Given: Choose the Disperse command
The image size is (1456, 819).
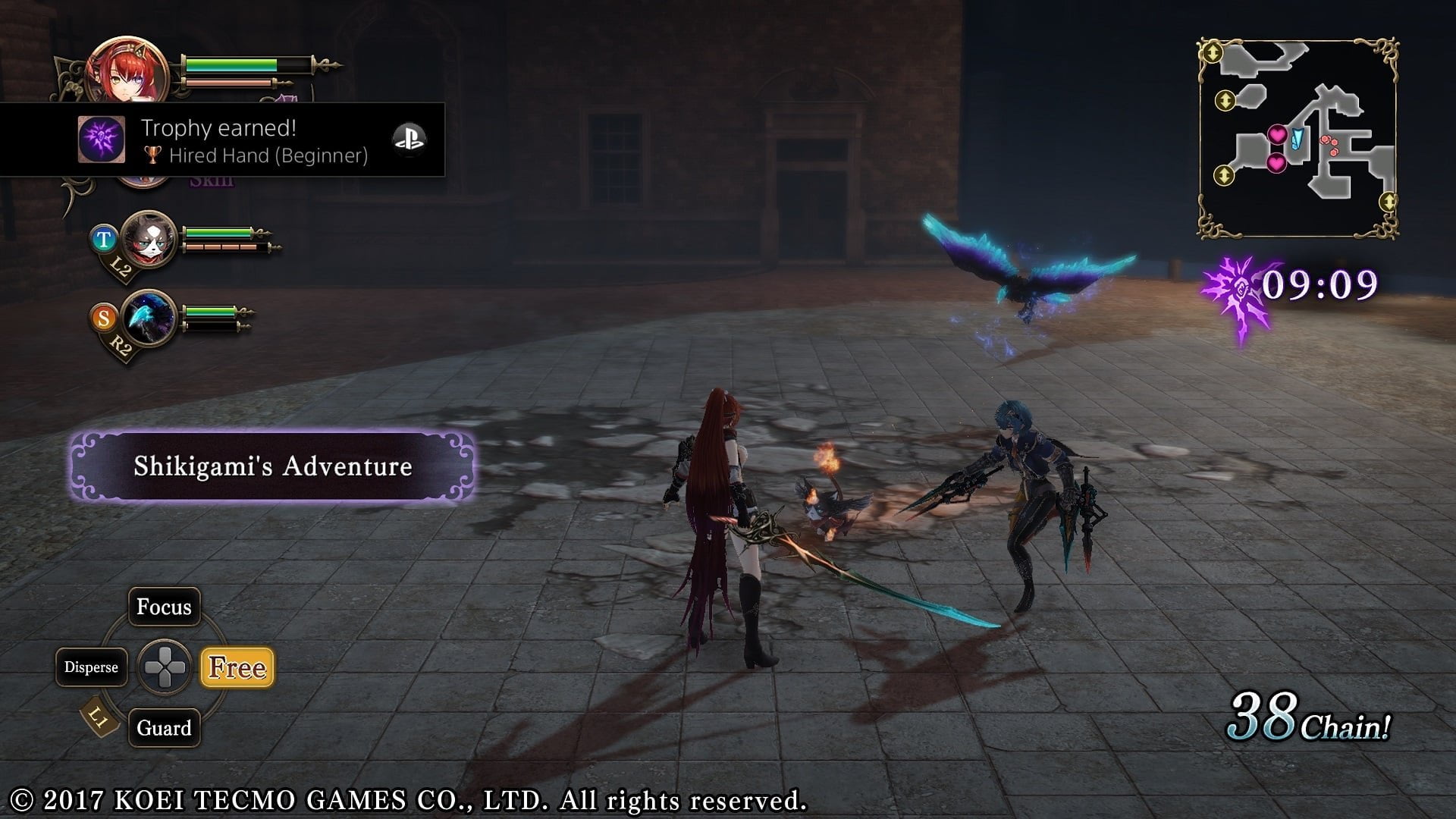Looking at the screenshot, I should 91,667.
